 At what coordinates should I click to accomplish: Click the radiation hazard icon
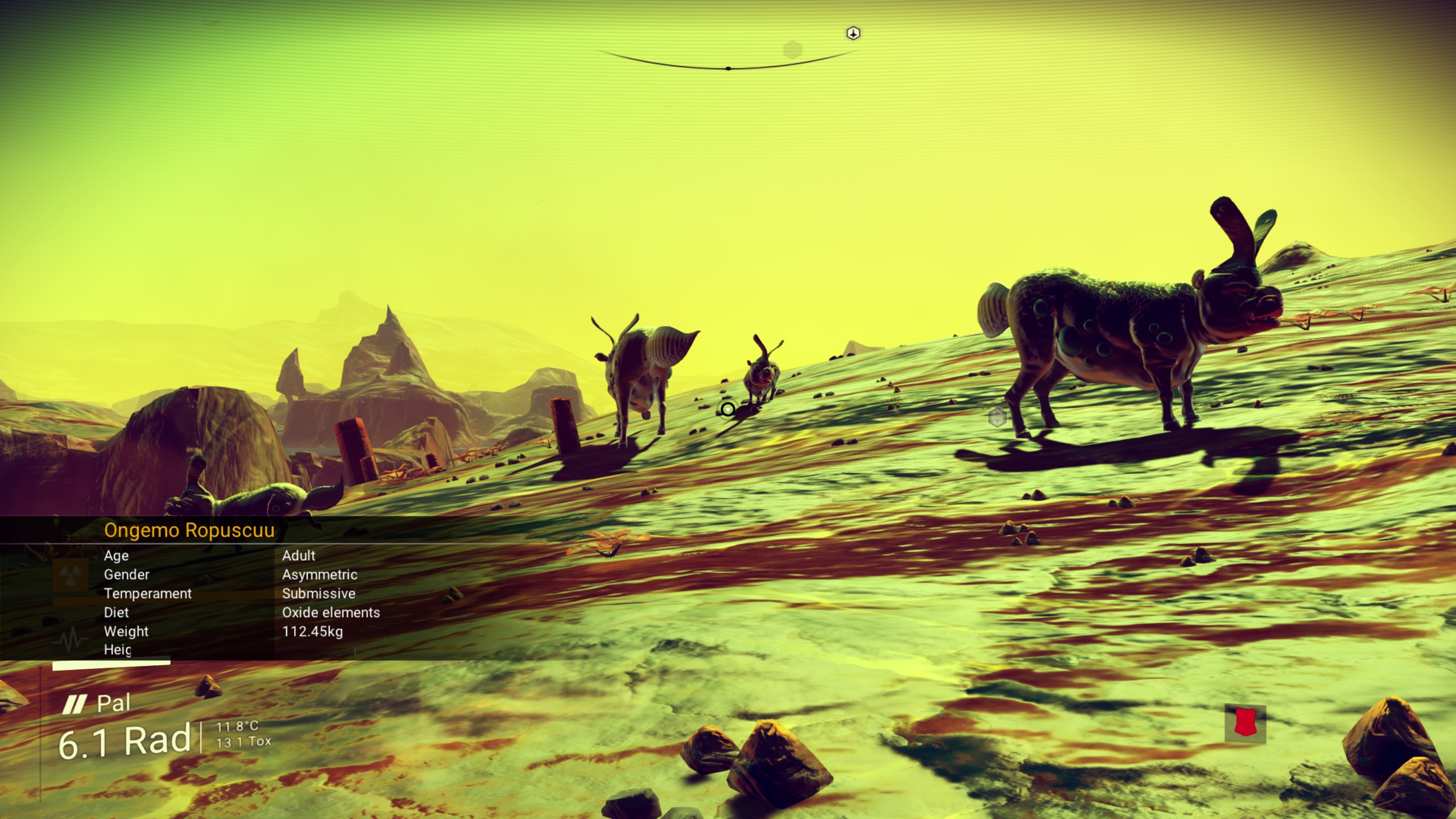71,574
